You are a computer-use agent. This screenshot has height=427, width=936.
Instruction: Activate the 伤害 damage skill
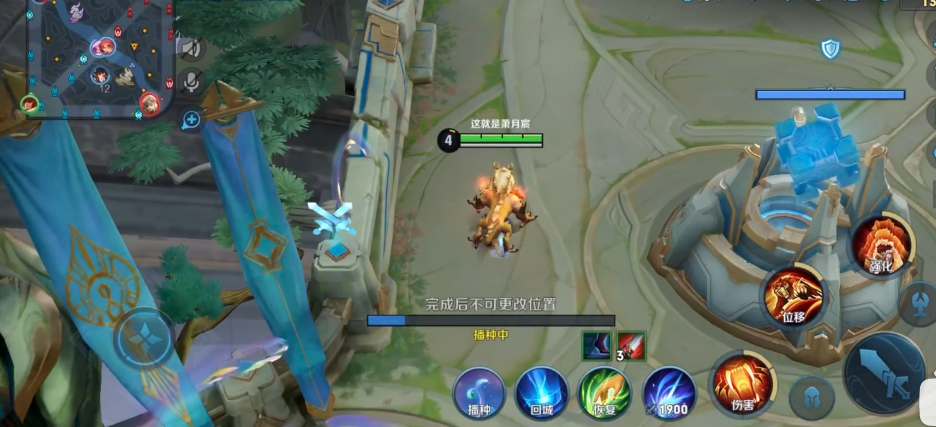(742, 383)
